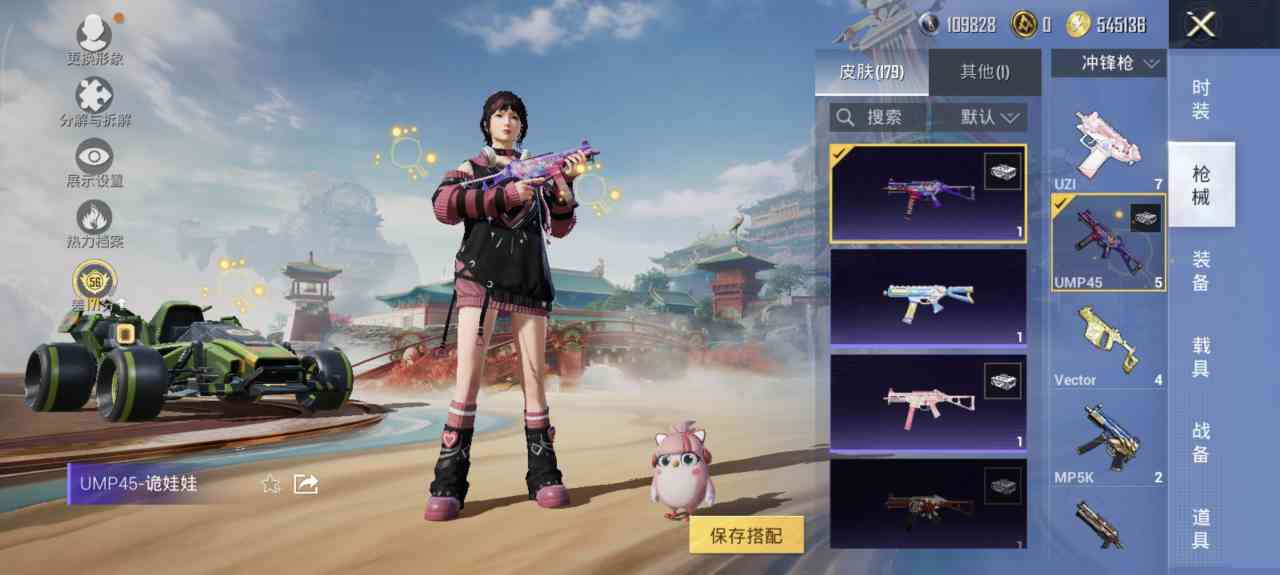
Task: Save the loadout with 保存搭配
Action: click(x=746, y=536)
